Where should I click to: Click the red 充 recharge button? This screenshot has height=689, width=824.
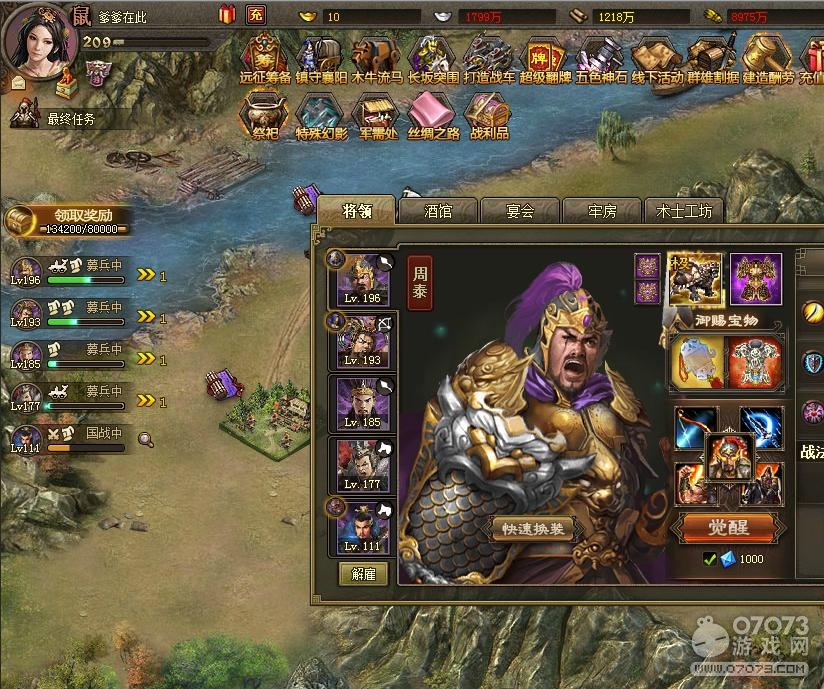tap(255, 15)
